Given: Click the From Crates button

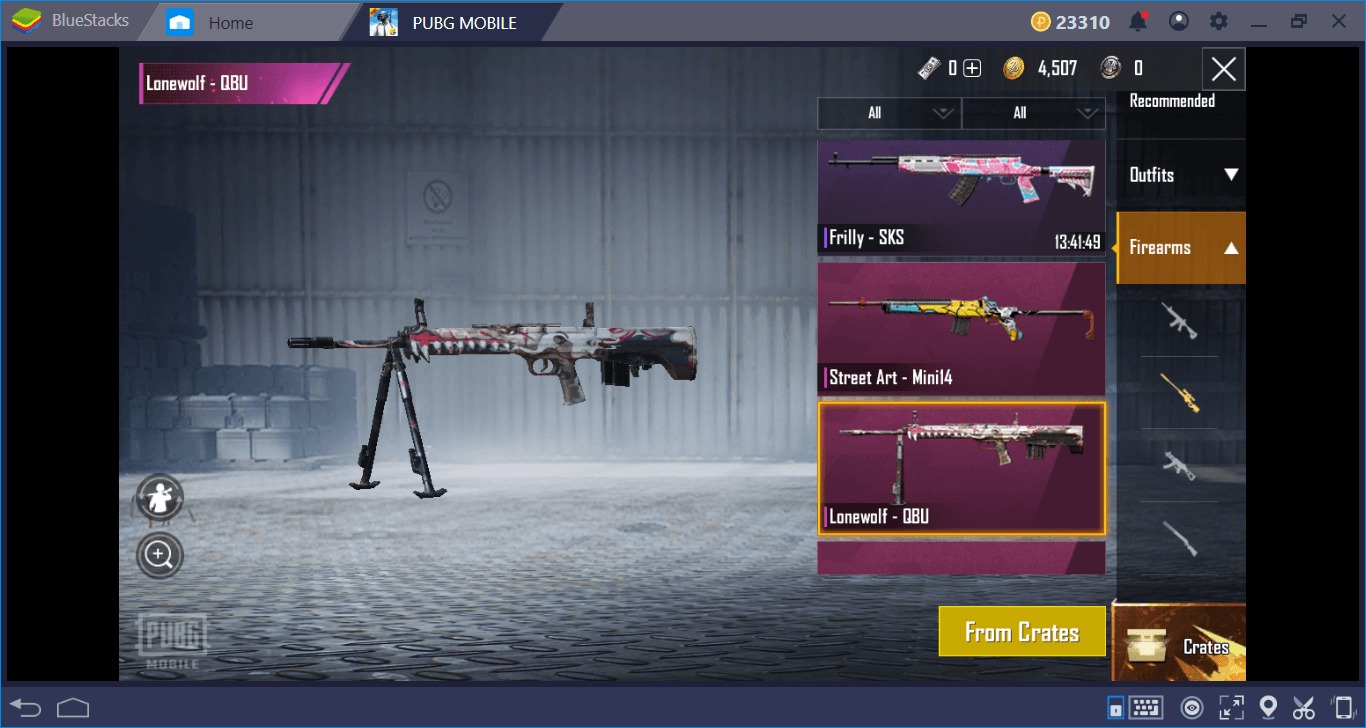Looking at the screenshot, I should pyautogui.click(x=1022, y=631).
